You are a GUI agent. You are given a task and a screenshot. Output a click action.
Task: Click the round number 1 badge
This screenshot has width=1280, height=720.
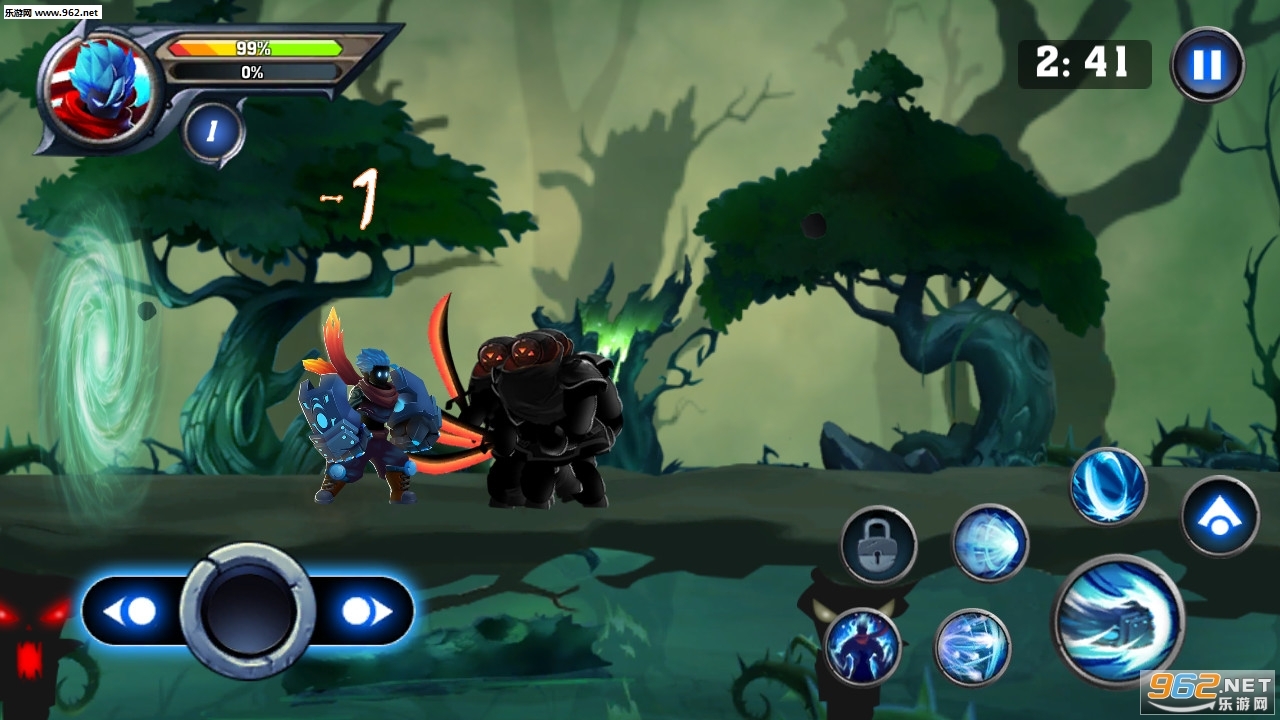213,130
